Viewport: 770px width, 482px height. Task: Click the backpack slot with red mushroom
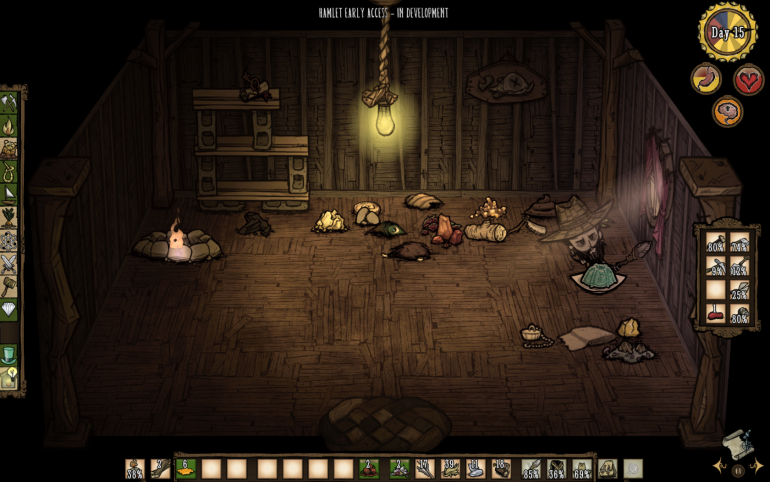(x=715, y=314)
